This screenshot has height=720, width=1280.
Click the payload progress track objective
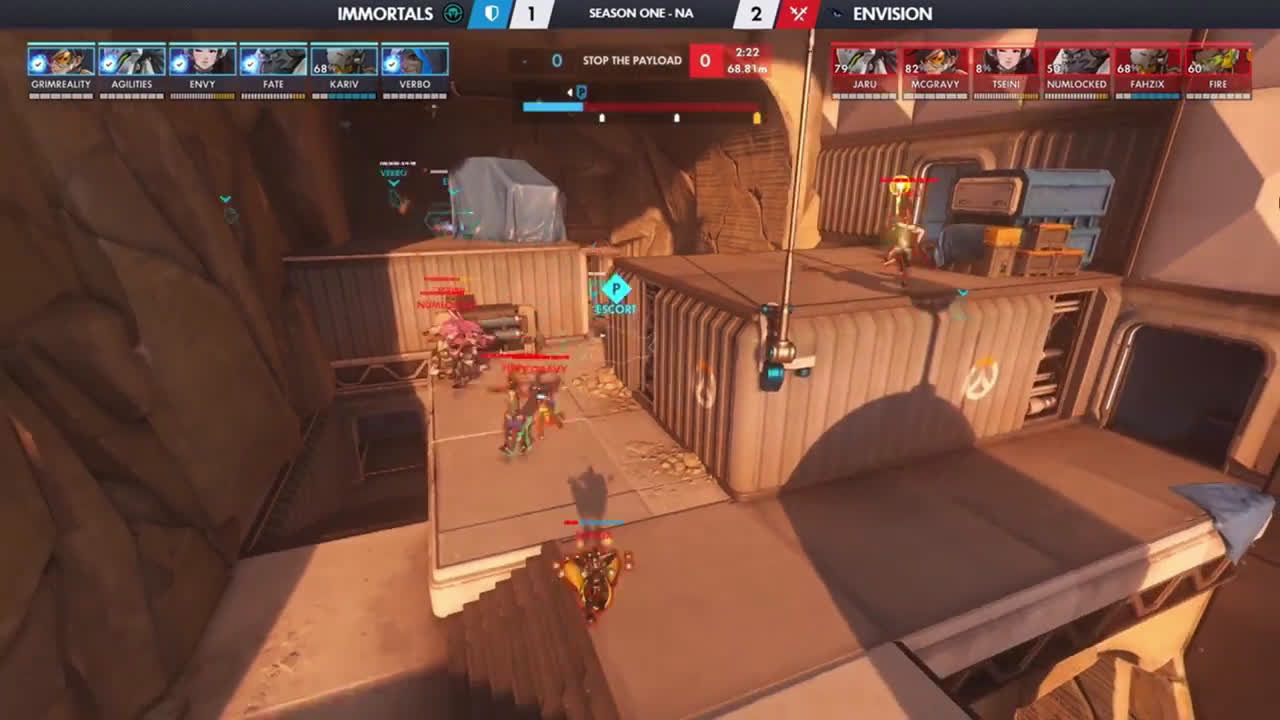coord(640,106)
